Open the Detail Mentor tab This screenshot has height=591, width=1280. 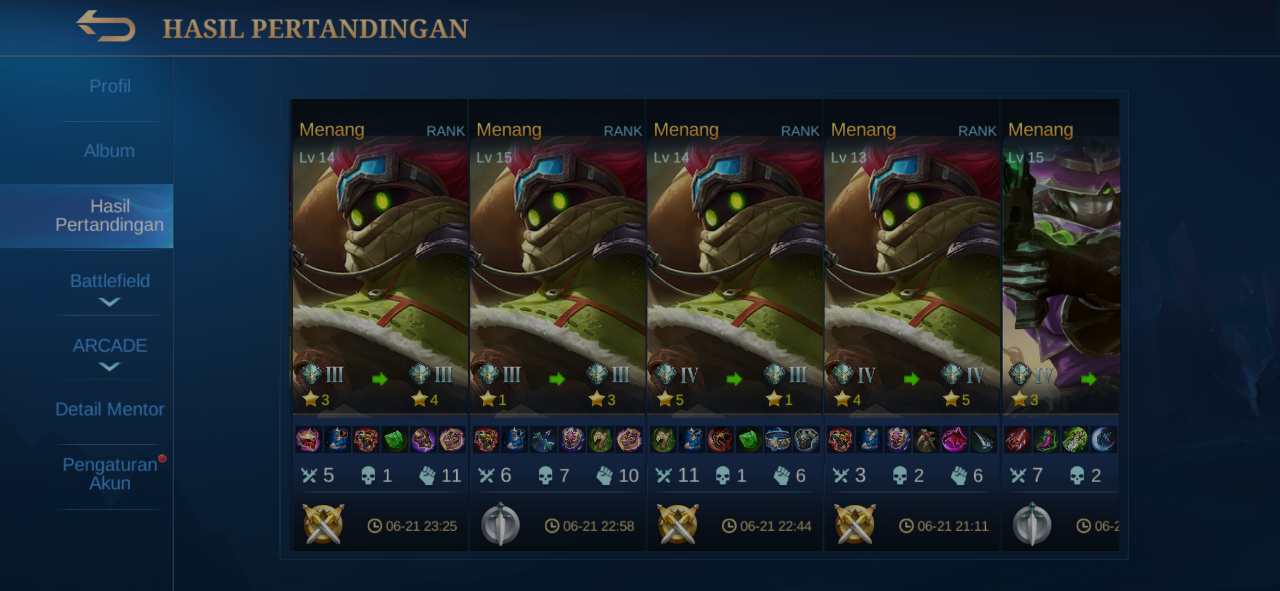coord(110,409)
